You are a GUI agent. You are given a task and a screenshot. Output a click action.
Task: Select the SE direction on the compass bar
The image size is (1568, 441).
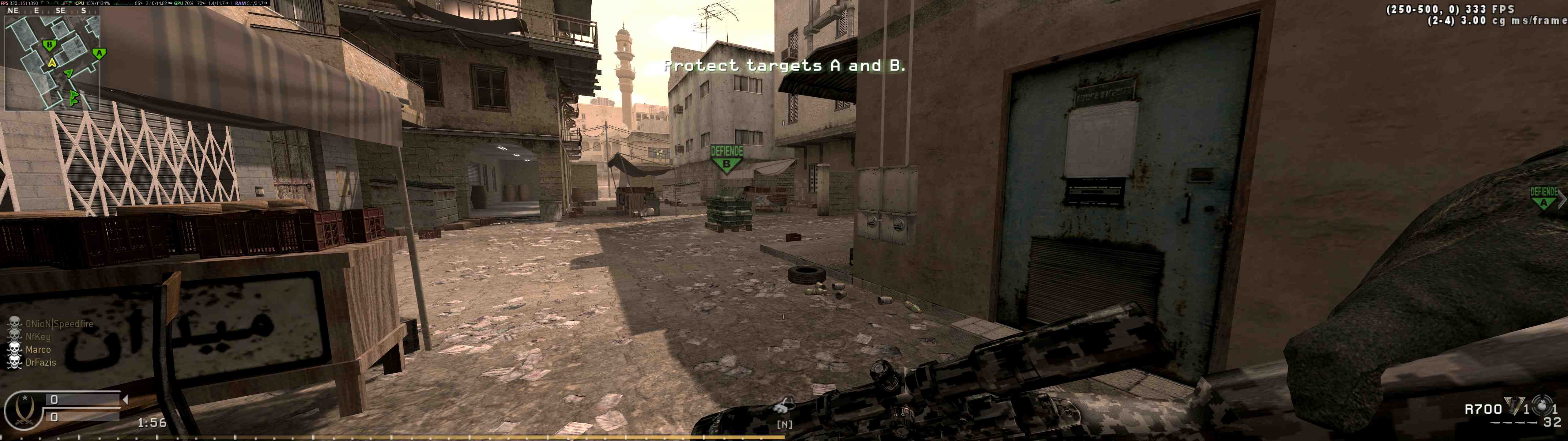pos(60,11)
